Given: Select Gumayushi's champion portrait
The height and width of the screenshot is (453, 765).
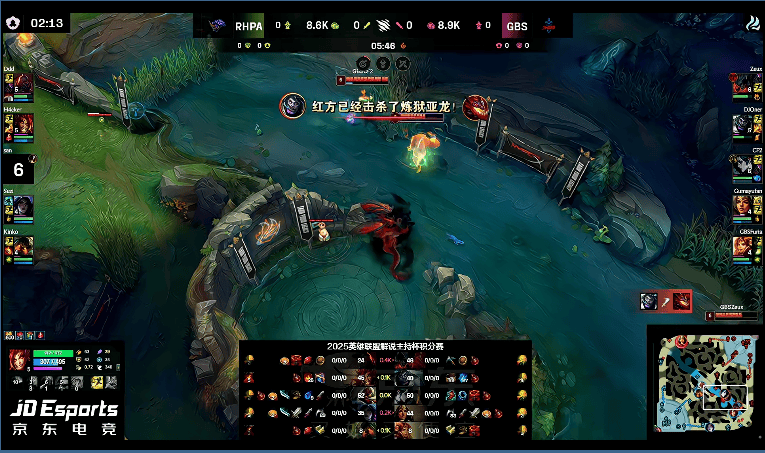Looking at the screenshot, I should pos(743,205).
